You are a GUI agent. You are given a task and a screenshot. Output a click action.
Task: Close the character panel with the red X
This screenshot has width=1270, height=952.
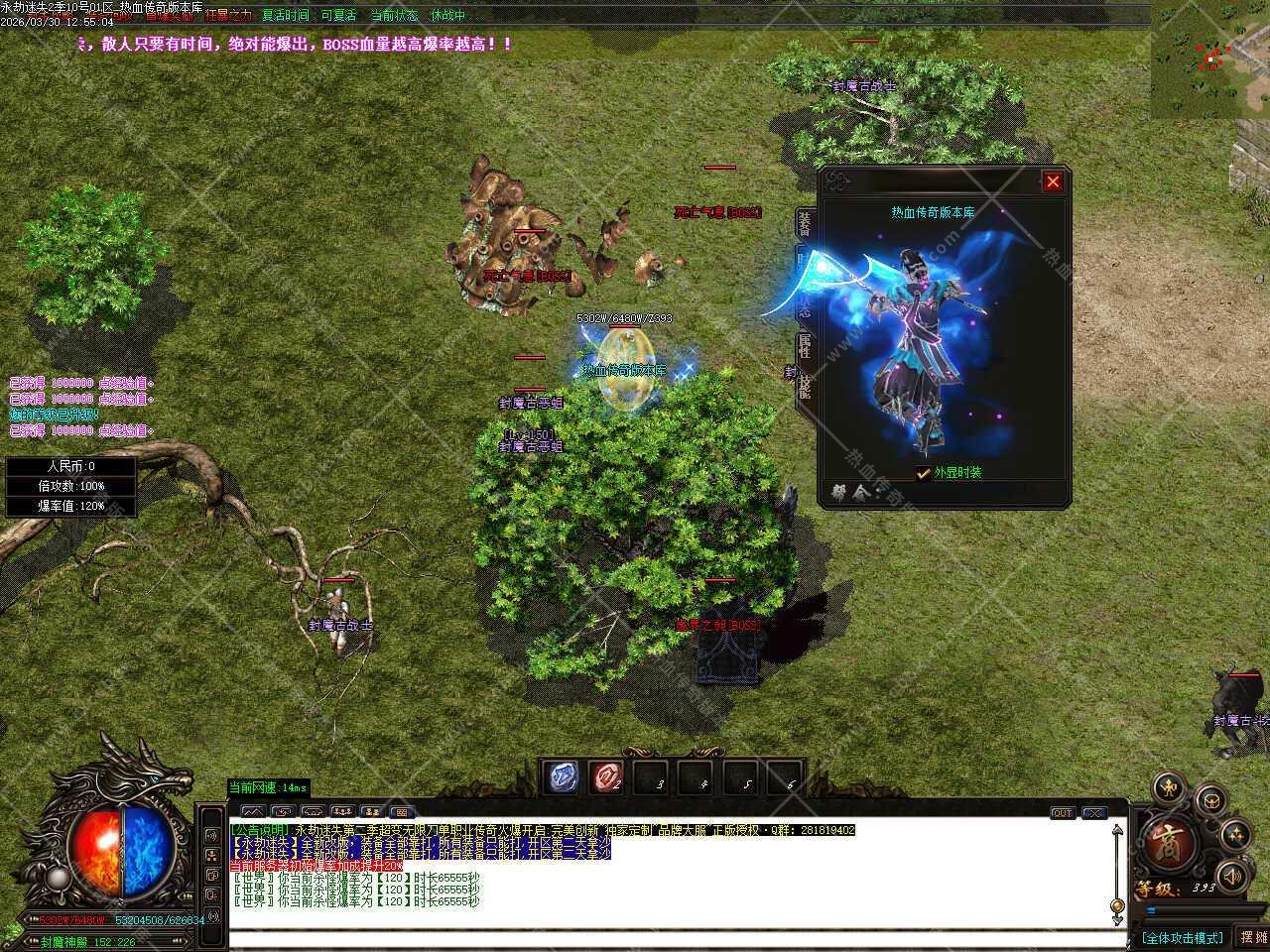point(1053,181)
